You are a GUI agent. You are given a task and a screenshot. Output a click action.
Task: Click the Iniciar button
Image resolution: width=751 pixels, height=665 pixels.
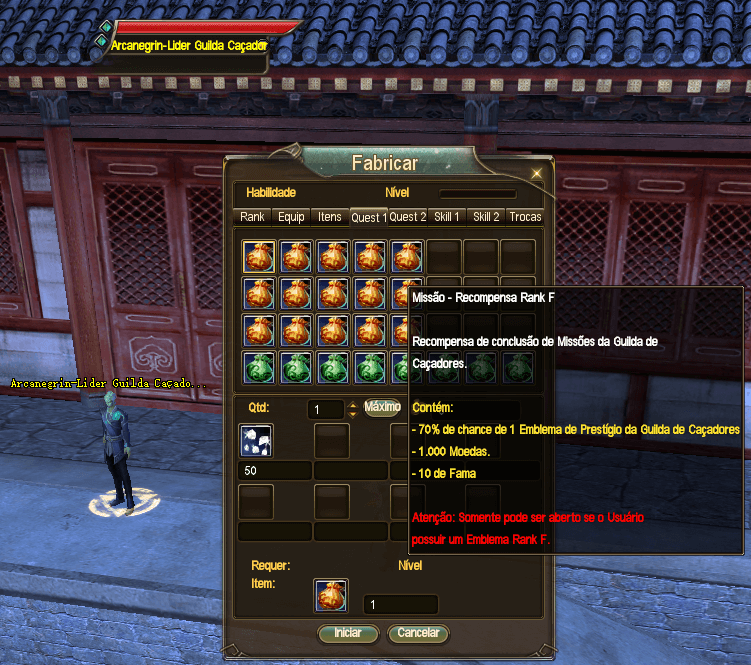(x=347, y=633)
